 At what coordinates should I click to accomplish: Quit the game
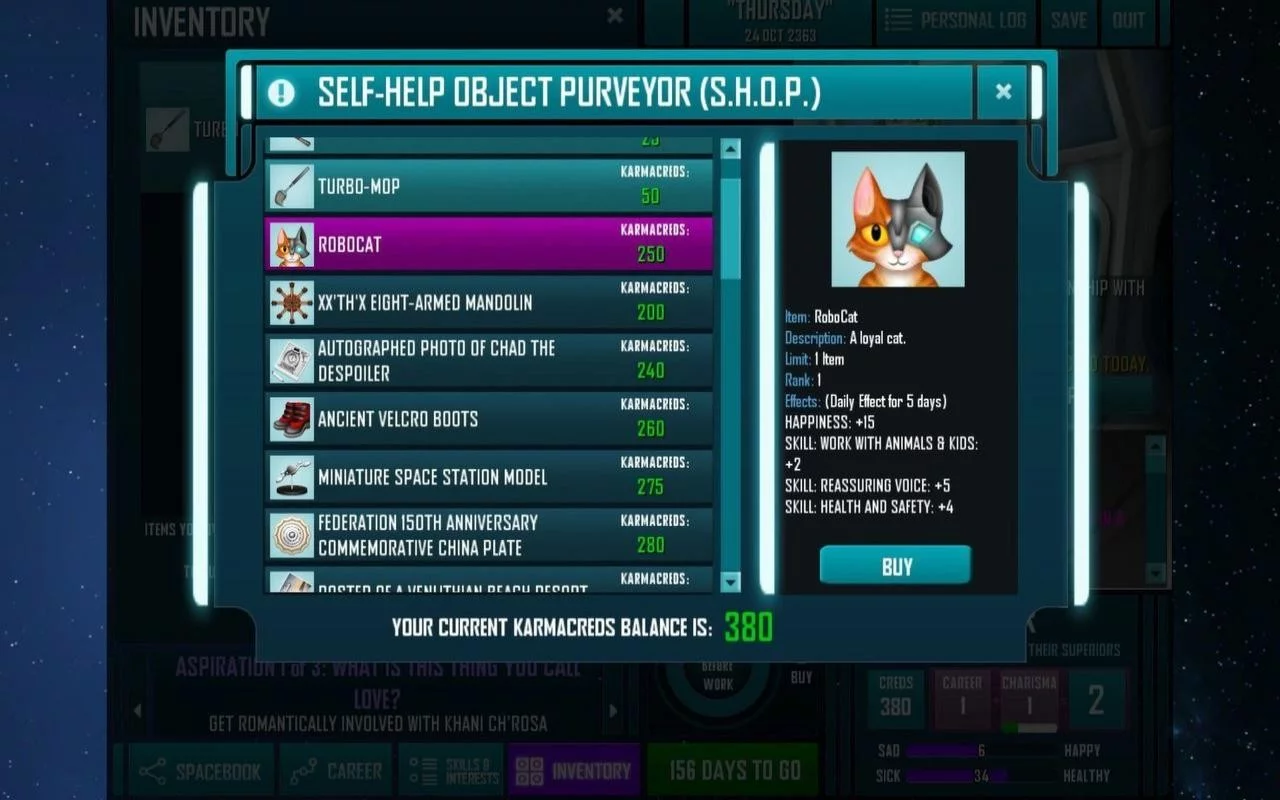pyautogui.click(x=1128, y=20)
